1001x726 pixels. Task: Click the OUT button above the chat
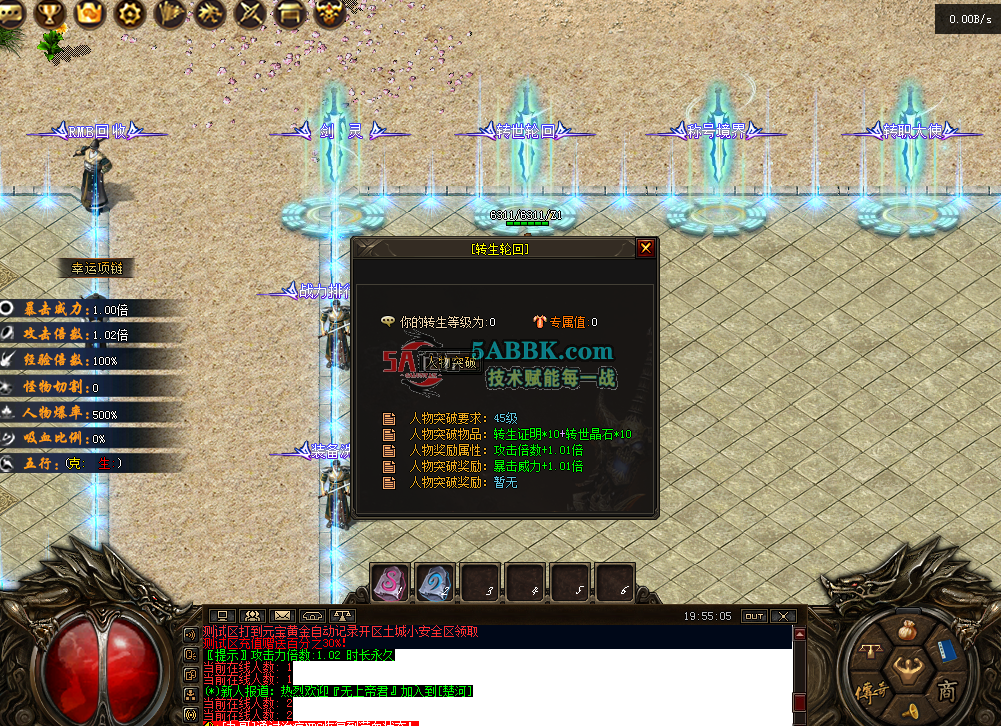(754, 616)
